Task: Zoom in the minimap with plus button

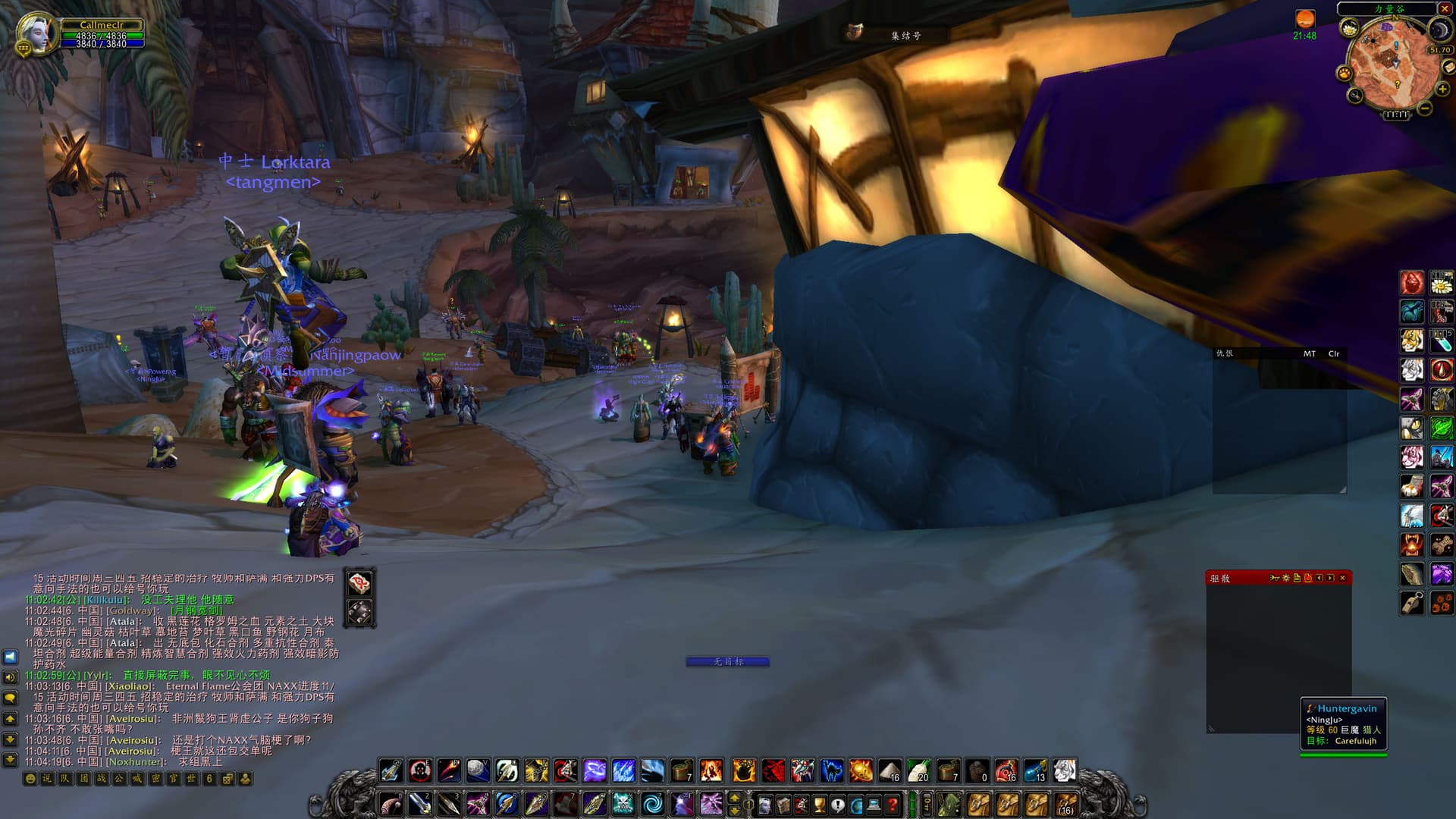Action: point(1442,89)
